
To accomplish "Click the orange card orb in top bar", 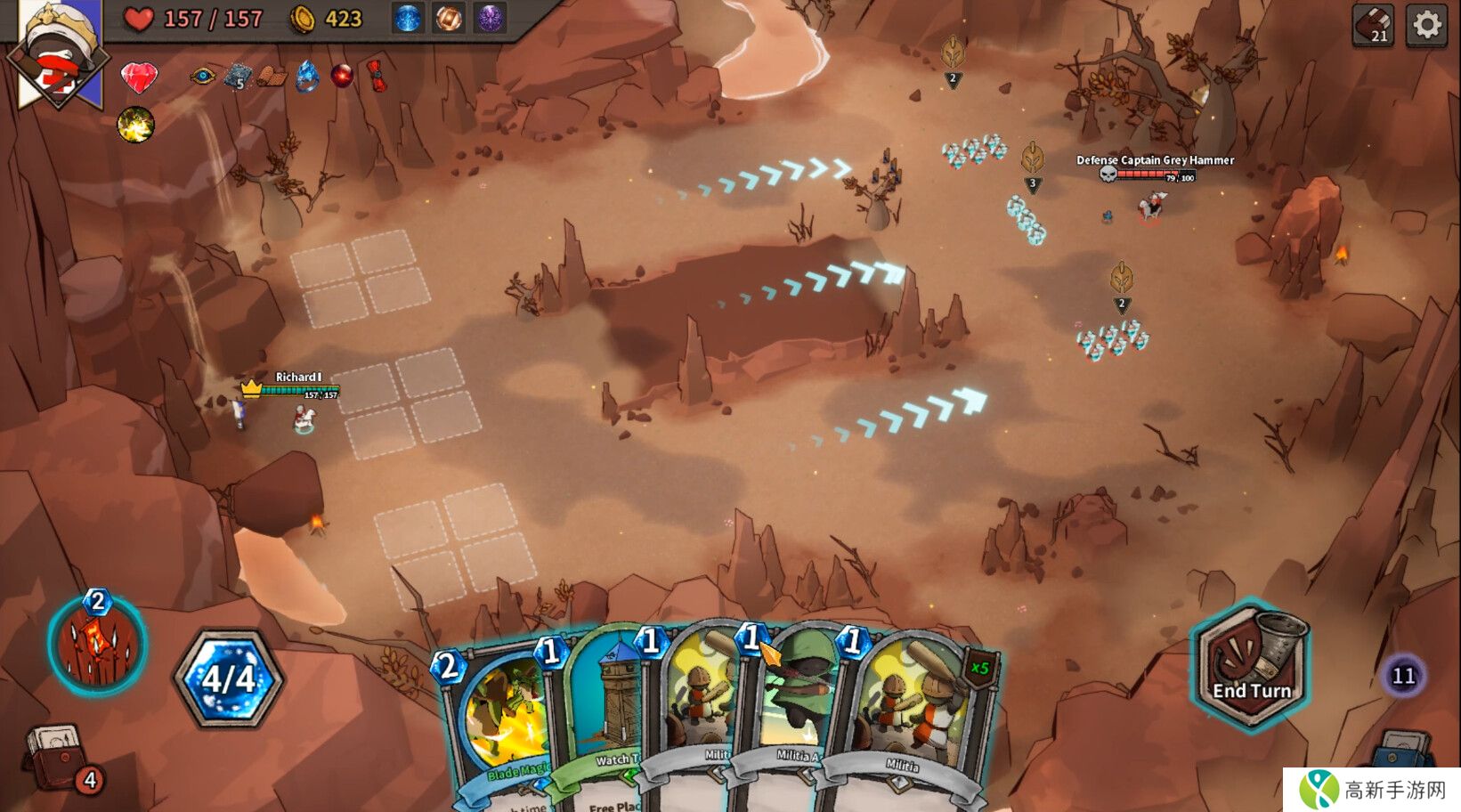I will (449, 19).
